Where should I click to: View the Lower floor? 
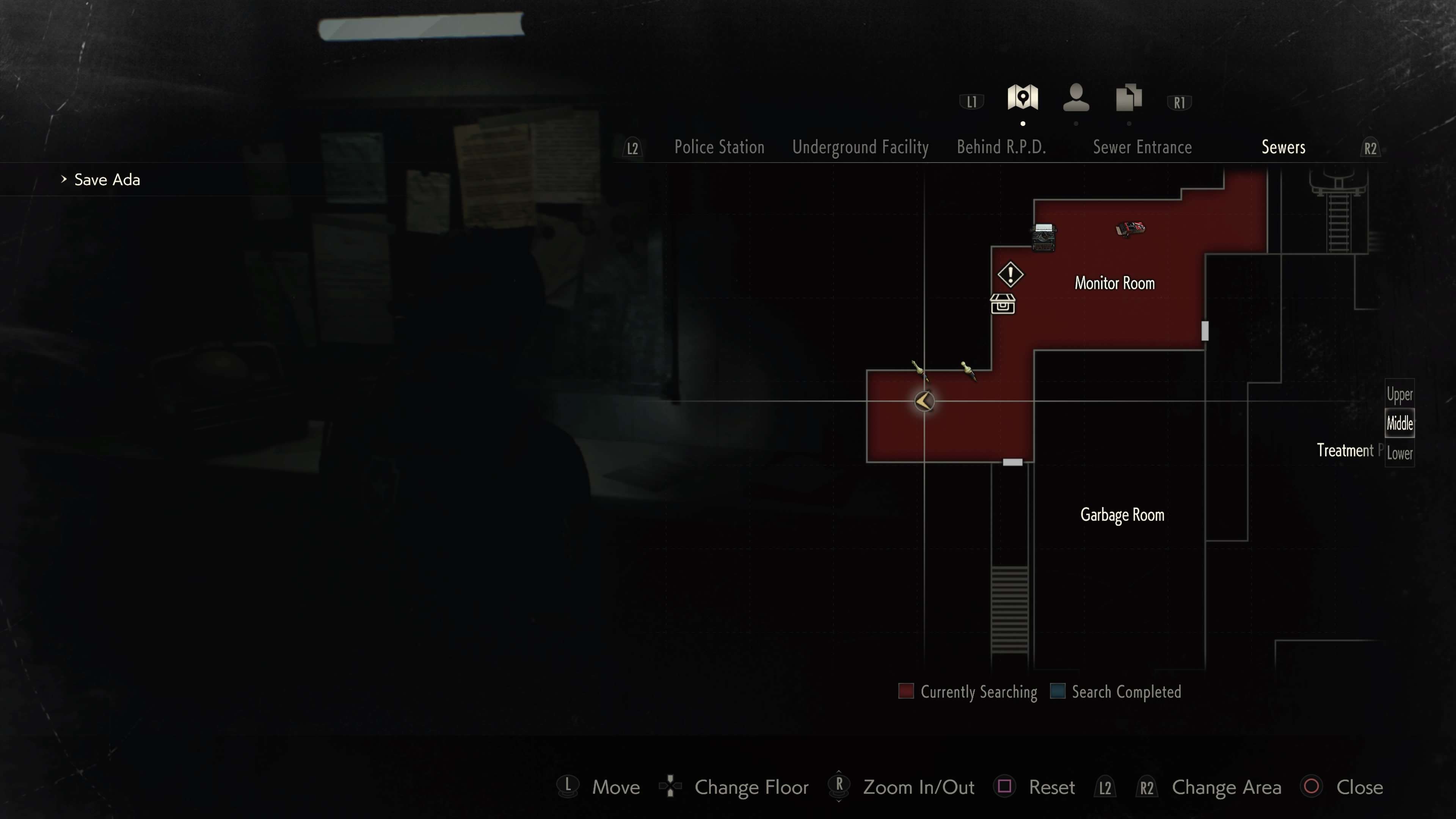[1399, 453]
